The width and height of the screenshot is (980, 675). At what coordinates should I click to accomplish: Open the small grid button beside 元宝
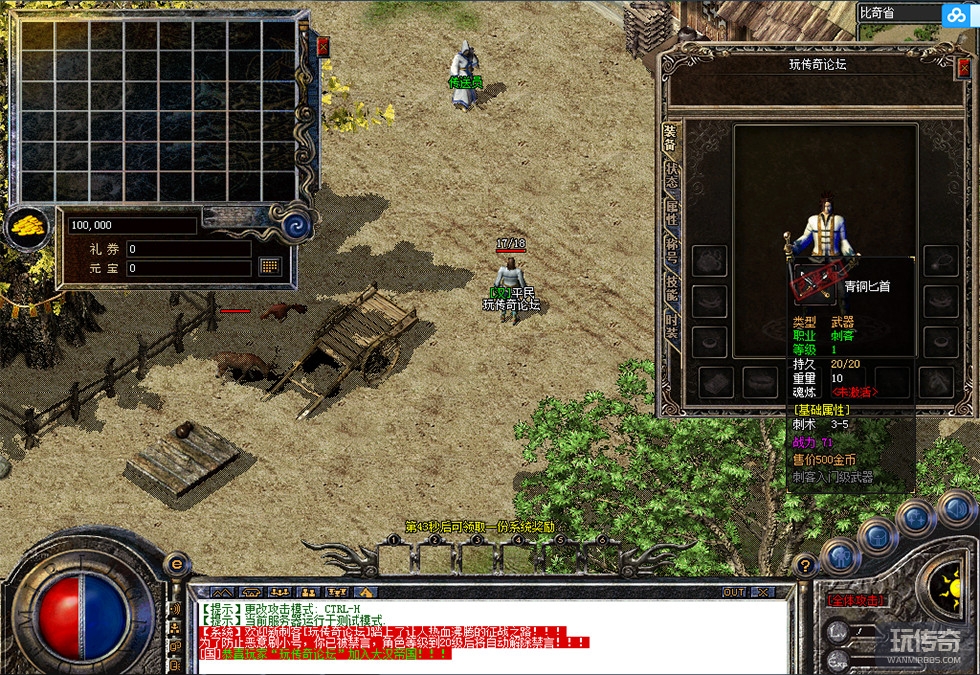pyautogui.click(x=269, y=266)
